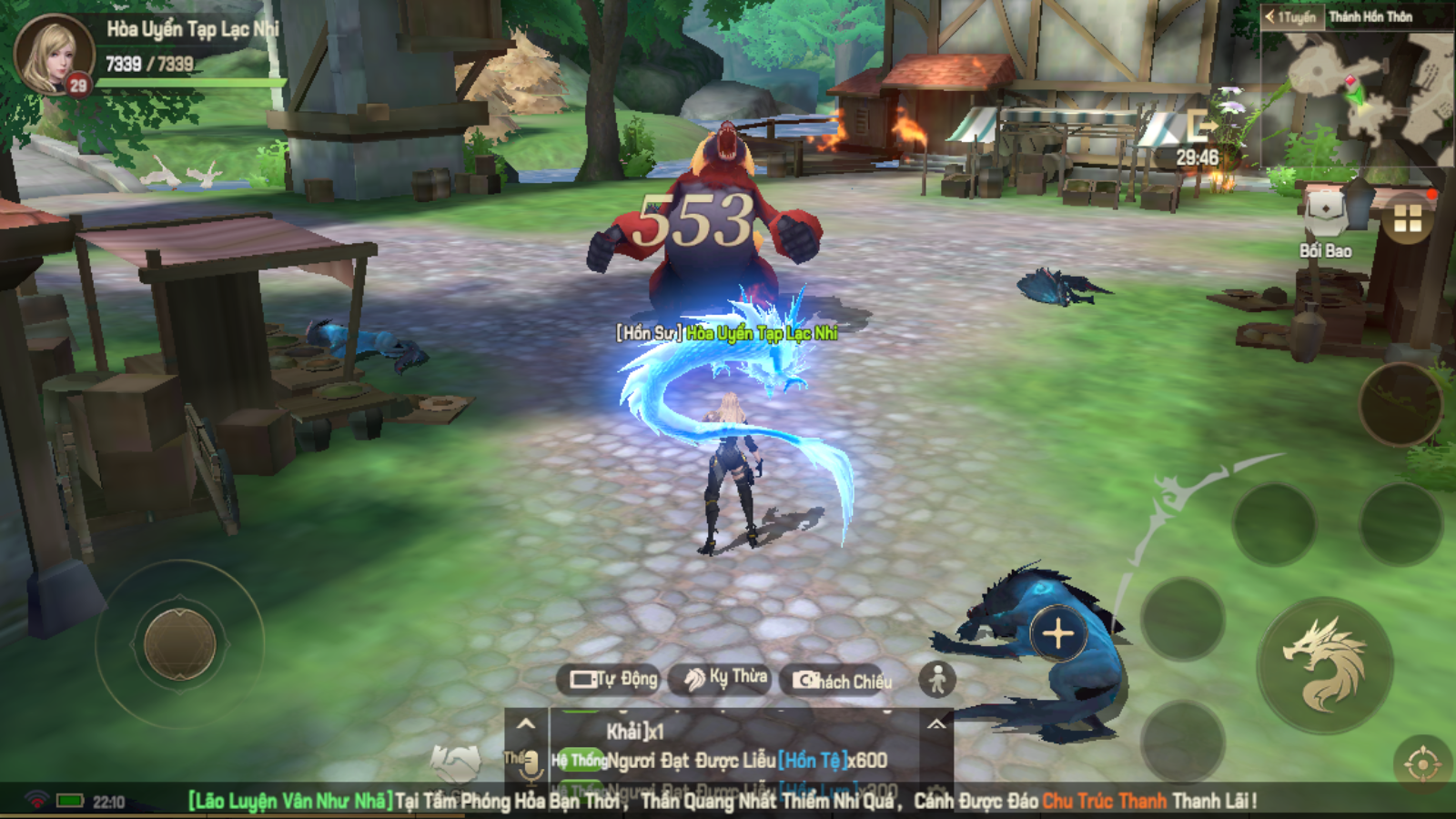The width and height of the screenshot is (1456, 819).
Task: Switch channel via the 1Tuyến button
Action: 1291,16
